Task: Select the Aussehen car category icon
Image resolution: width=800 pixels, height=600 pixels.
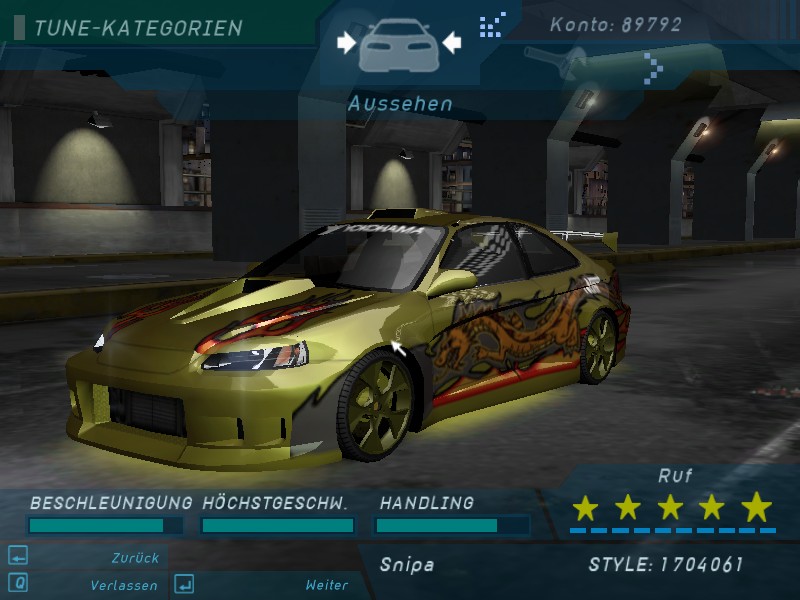Action: 398,44
